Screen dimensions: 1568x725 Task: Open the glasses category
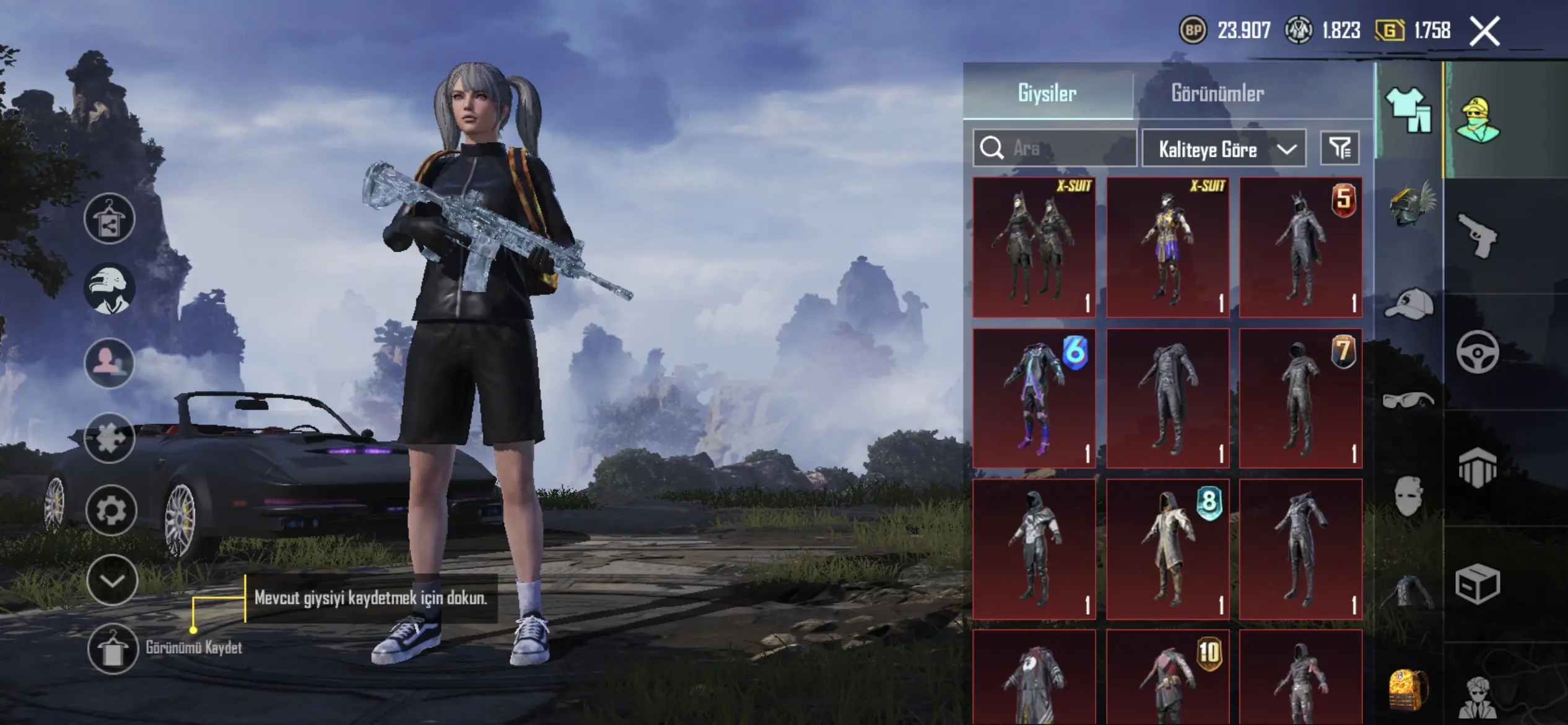(1408, 401)
